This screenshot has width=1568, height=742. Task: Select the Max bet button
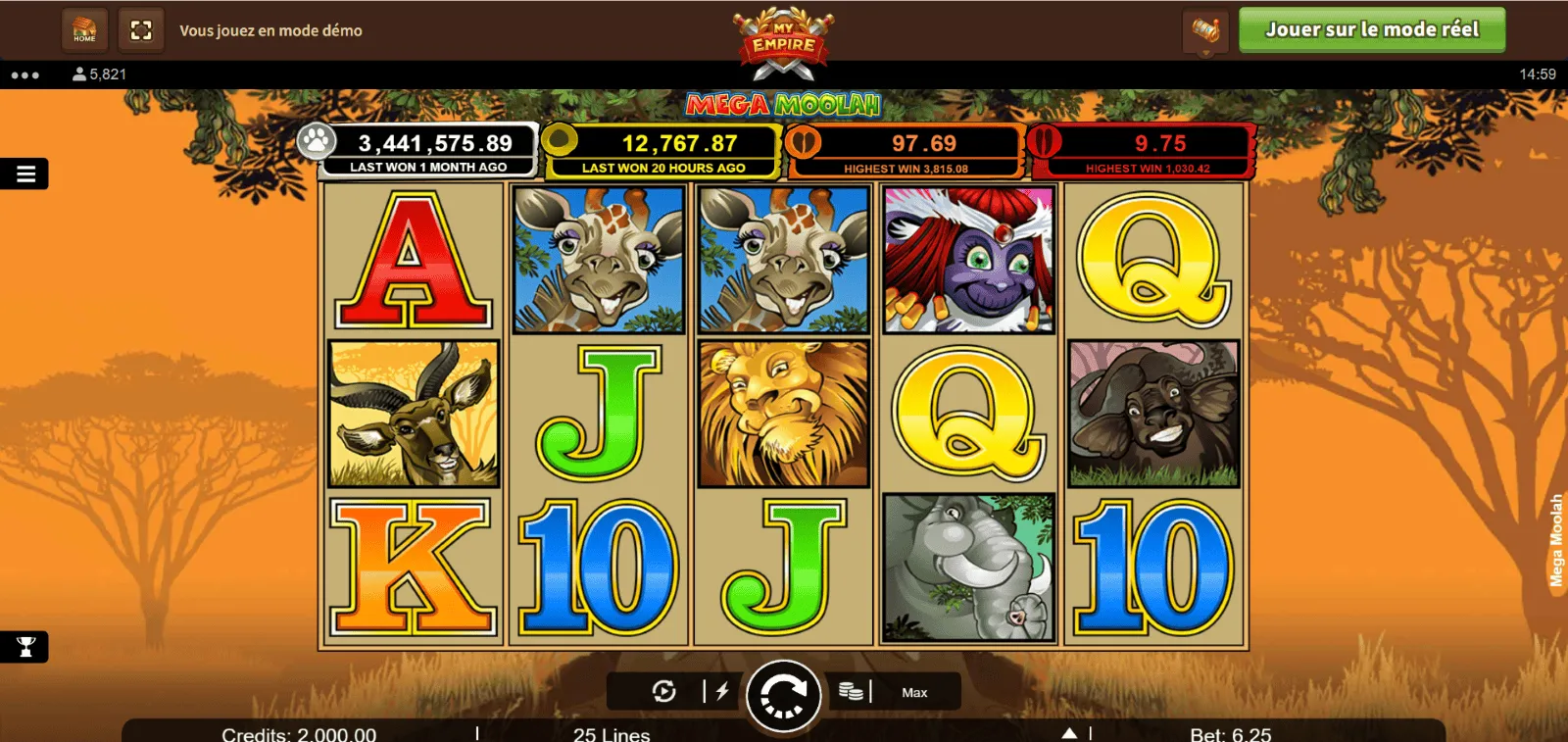pyautogui.click(x=914, y=693)
